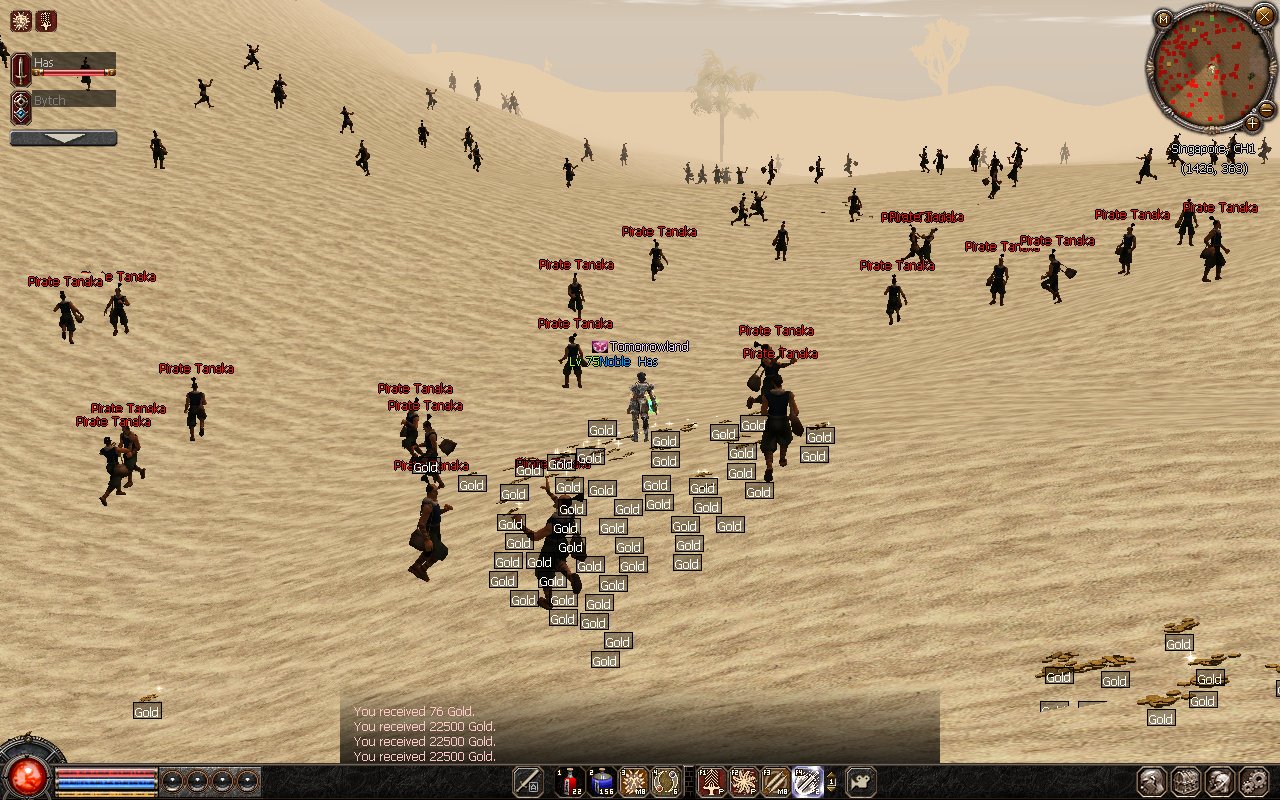1280x800 pixels.
Task: Use the red health potion slot
Action: pos(570,781)
